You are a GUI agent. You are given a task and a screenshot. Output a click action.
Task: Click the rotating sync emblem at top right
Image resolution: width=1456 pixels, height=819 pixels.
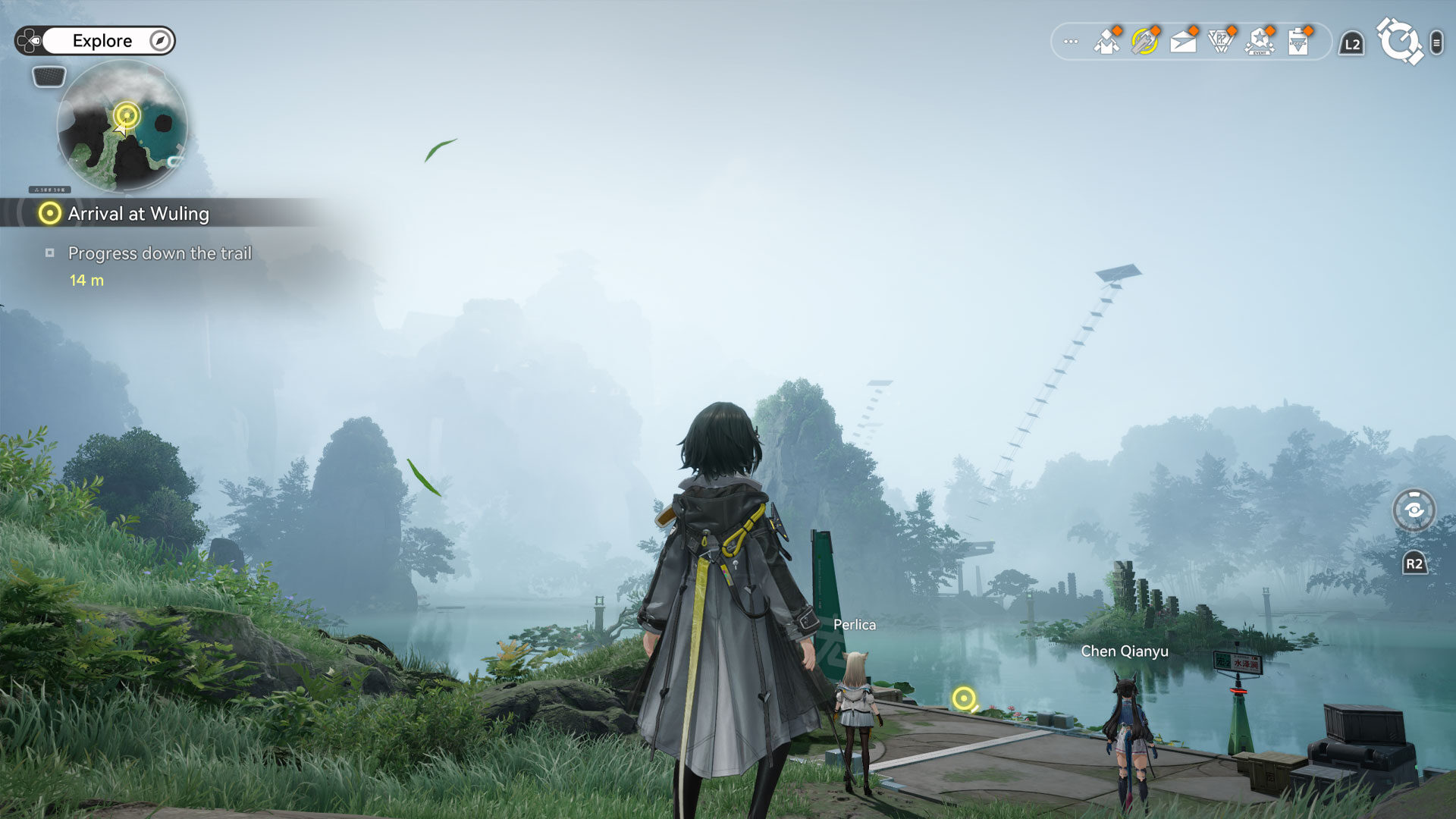(1401, 42)
